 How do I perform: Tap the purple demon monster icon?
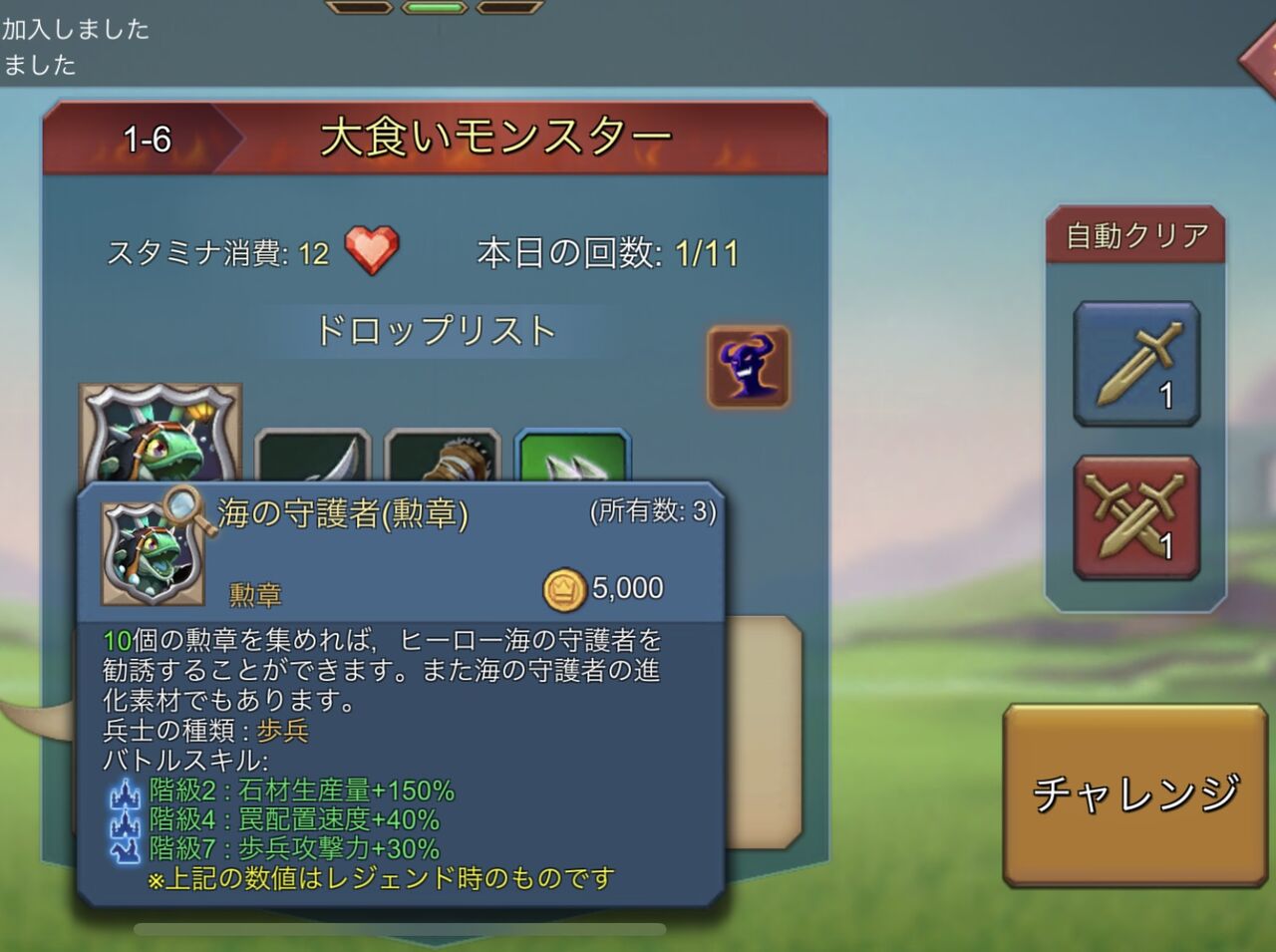tap(749, 366)
